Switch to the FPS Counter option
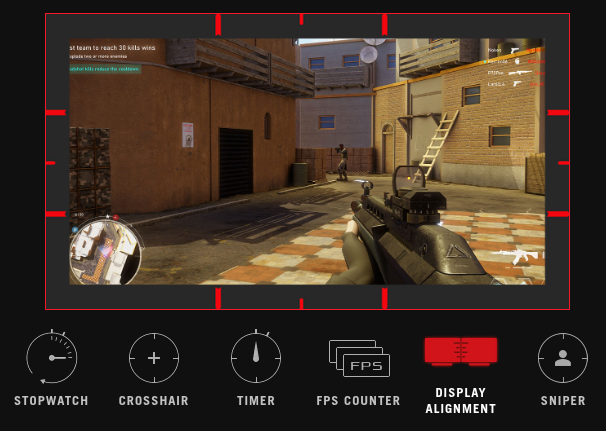 pos(359,358)
